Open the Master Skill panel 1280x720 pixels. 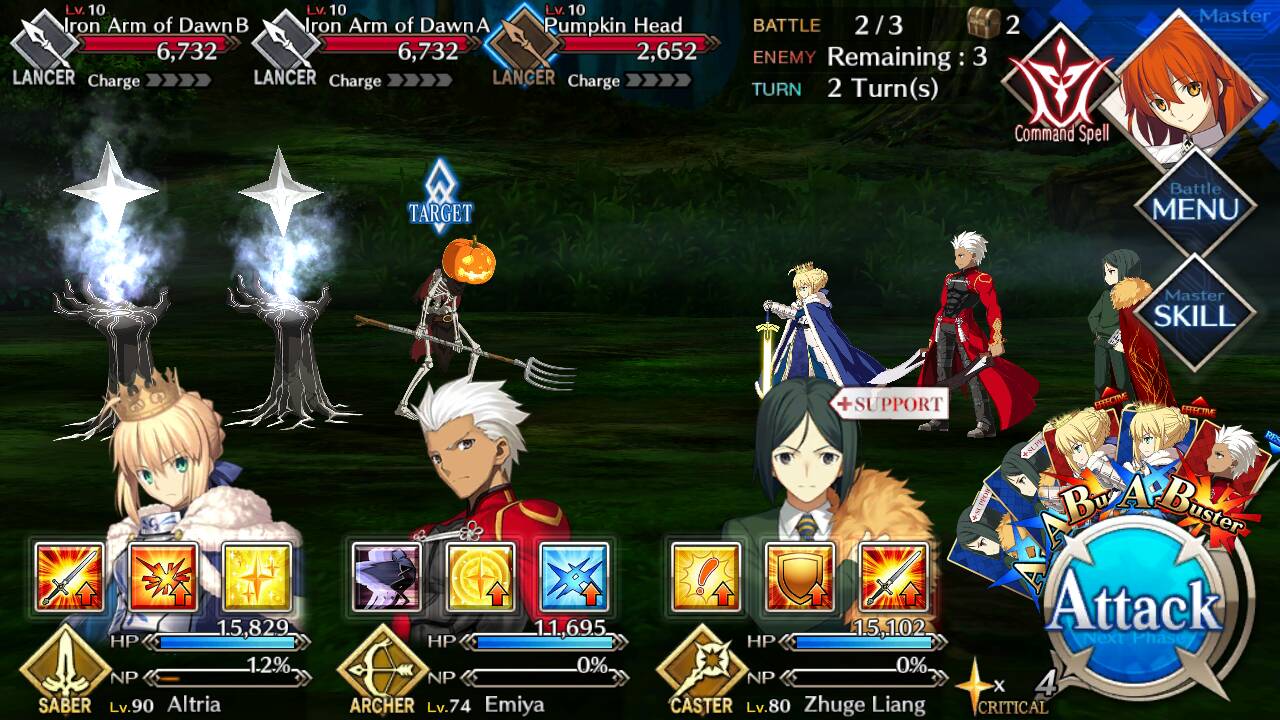pos(1195,308)
